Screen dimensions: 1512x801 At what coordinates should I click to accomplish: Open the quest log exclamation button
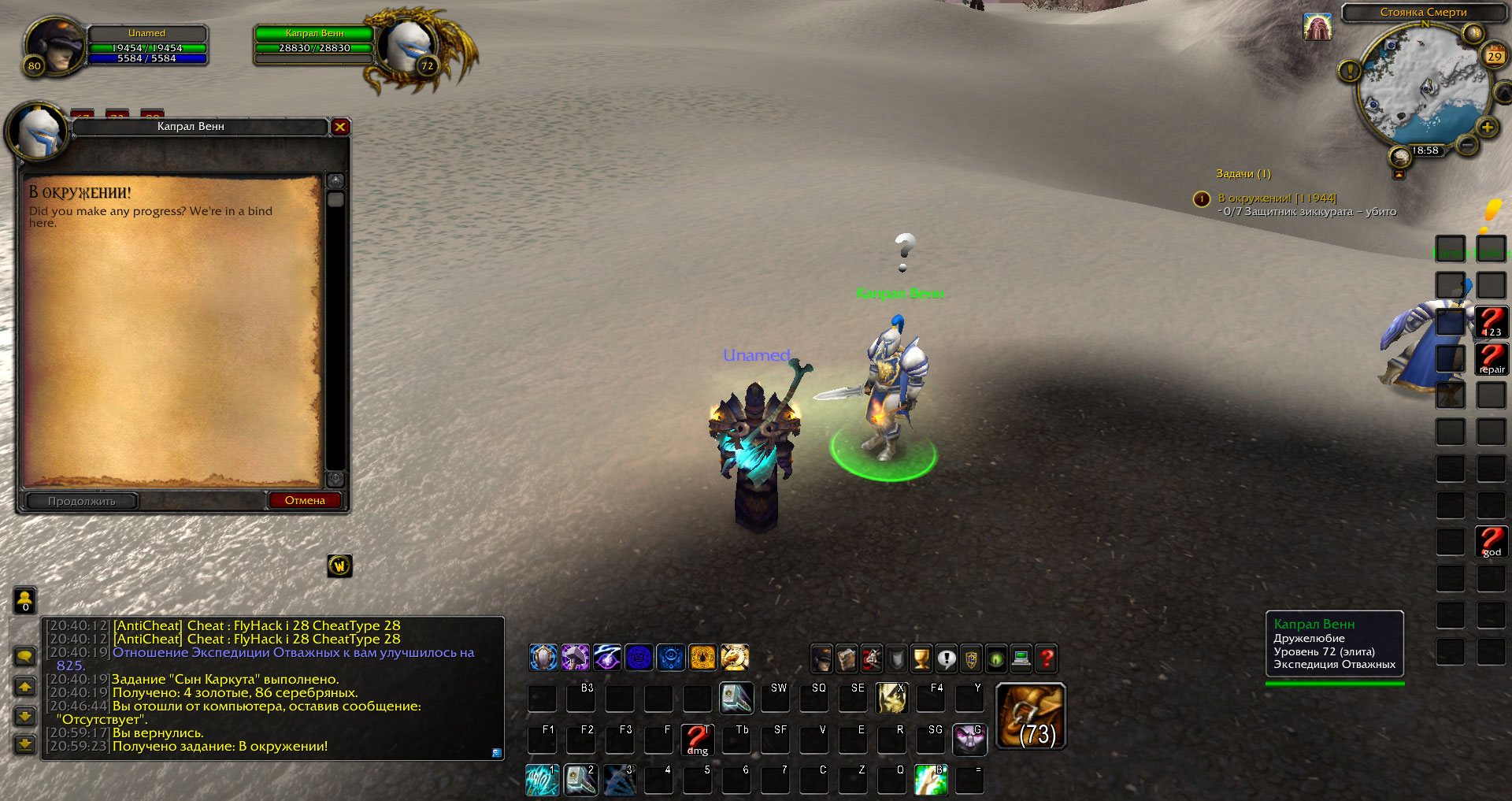947,658
